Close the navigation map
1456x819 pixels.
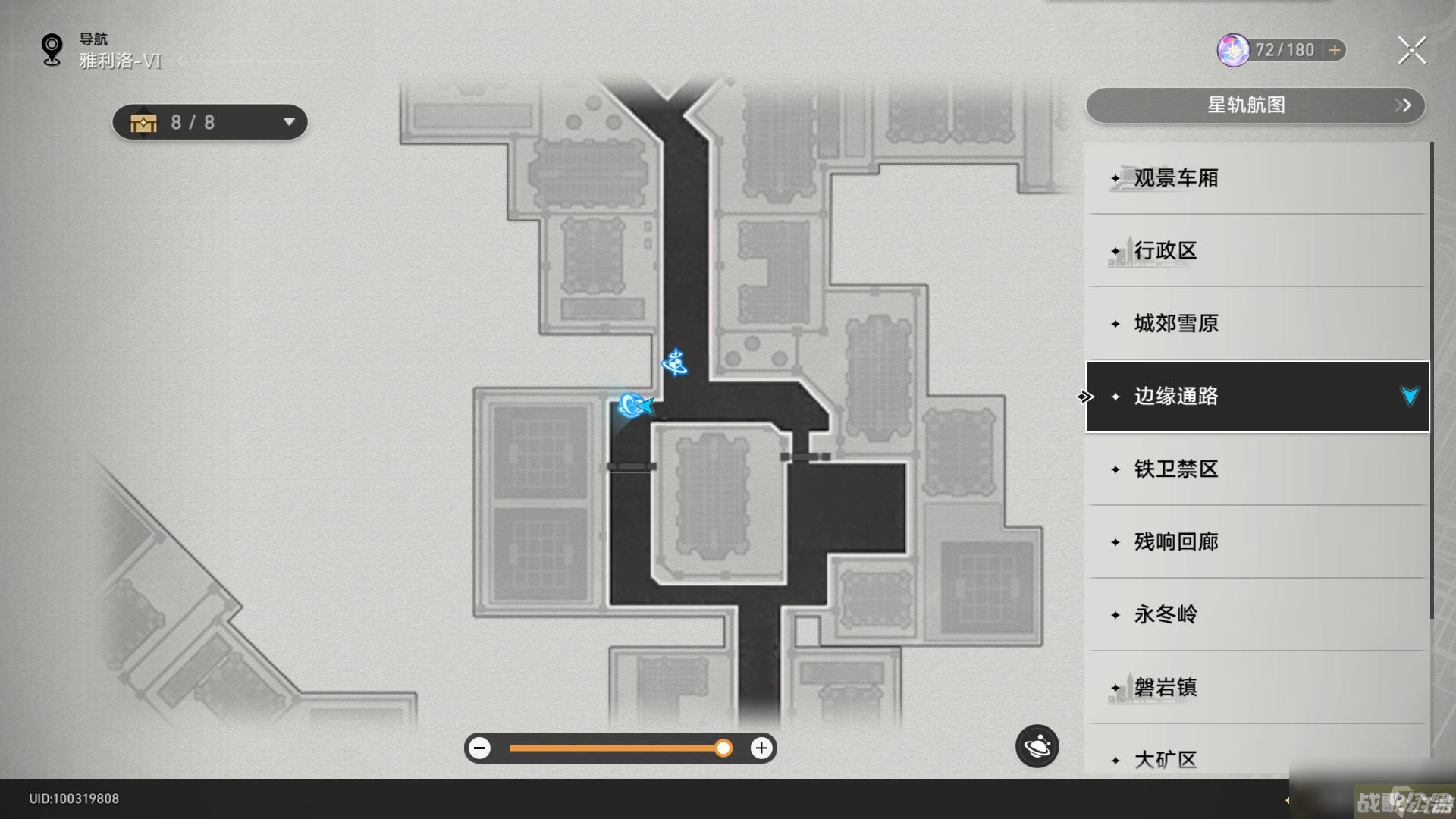click(1411, 51)
